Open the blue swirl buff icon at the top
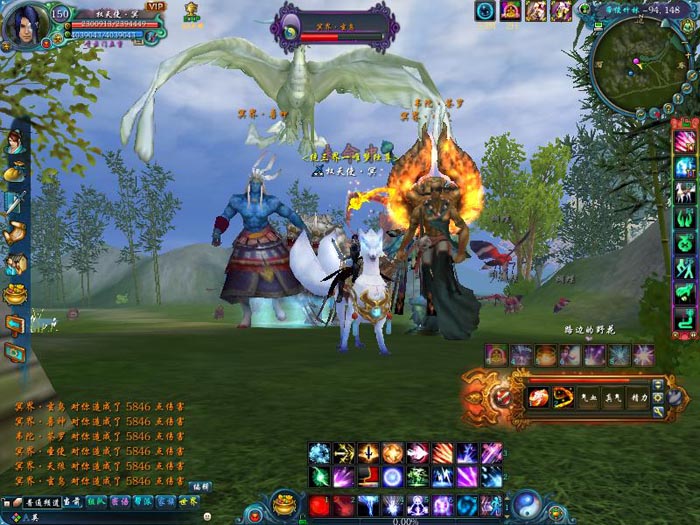The width and height of the screenshot is (700, 525). pos(485,11)
